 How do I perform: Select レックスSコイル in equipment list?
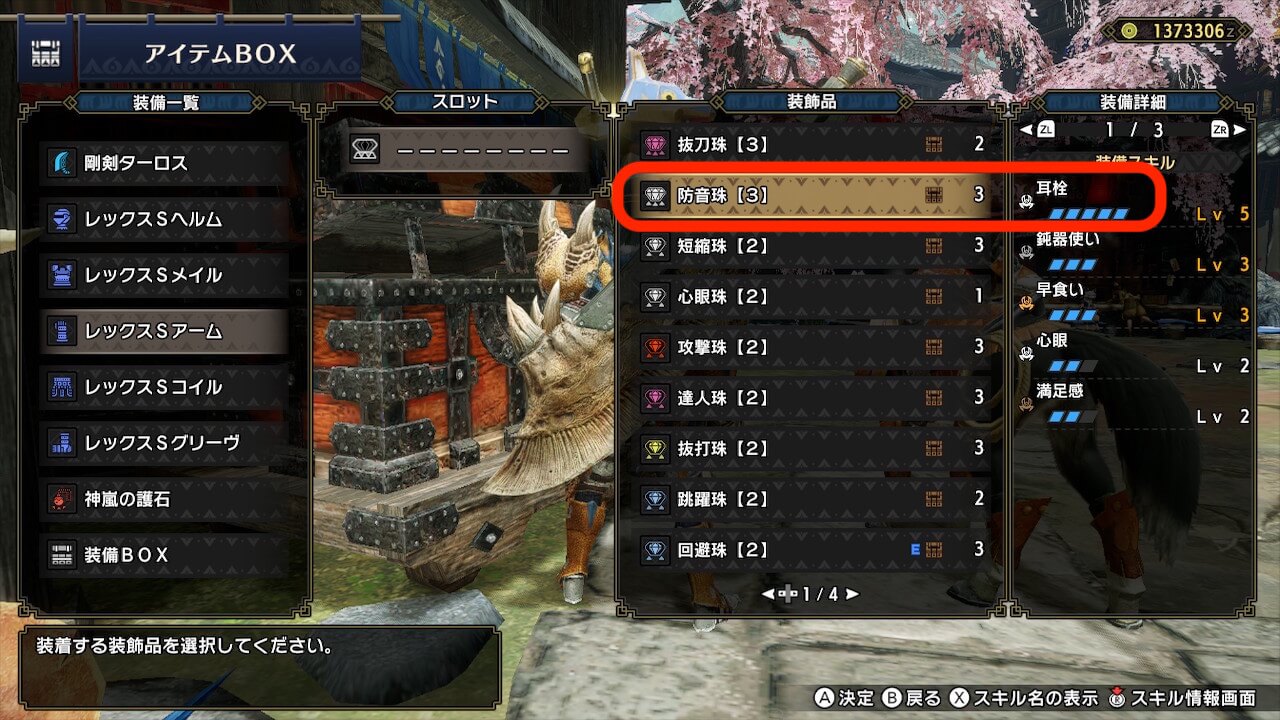(x=165, y=387)
